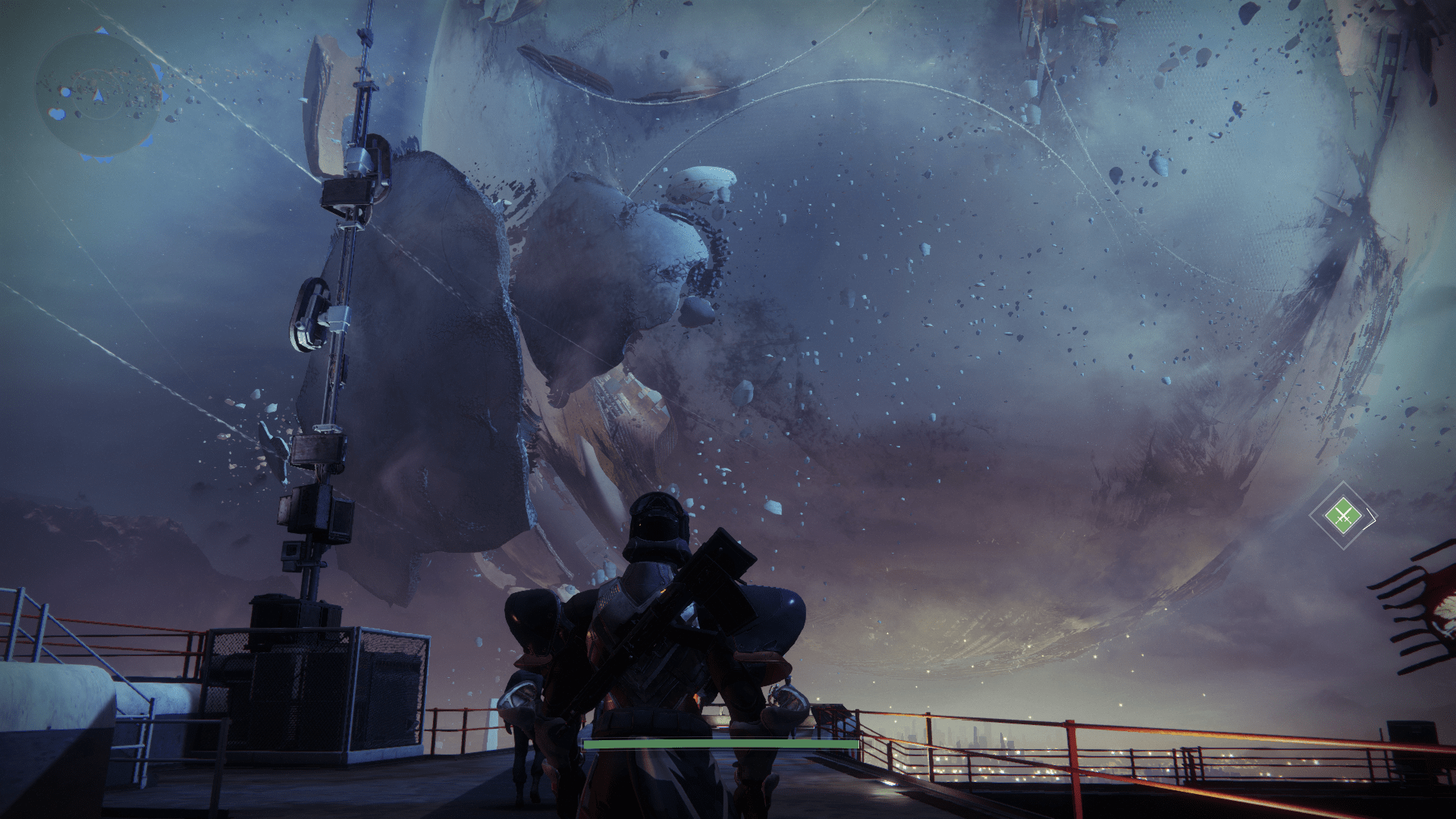Select a blue ally blip on the radar
1456x819 pixels.
click(64, 93)
